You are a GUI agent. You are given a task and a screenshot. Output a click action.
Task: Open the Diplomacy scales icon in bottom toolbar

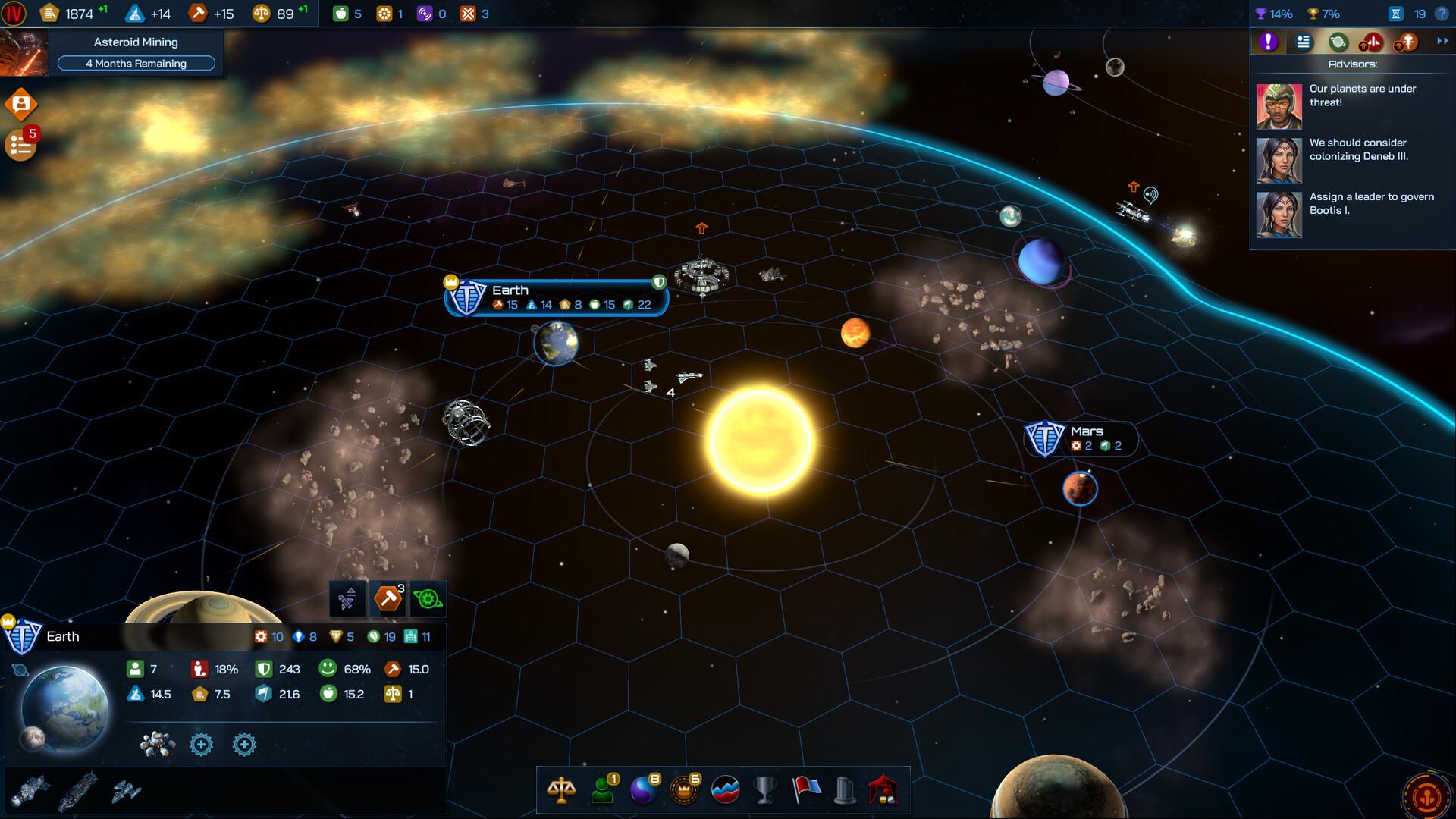tap(561, 790)
